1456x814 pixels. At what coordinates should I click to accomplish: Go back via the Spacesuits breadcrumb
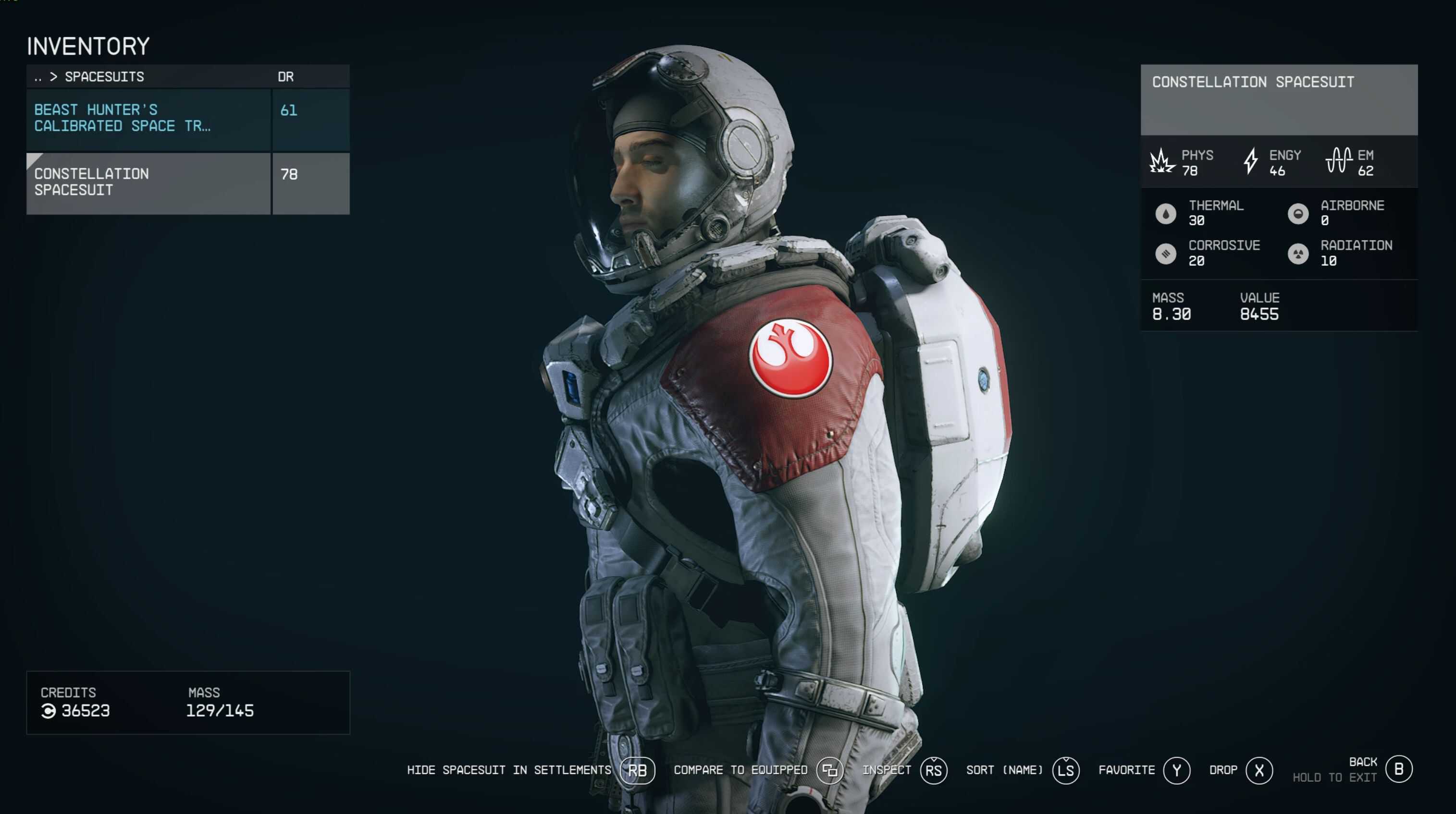click(38, 77)
